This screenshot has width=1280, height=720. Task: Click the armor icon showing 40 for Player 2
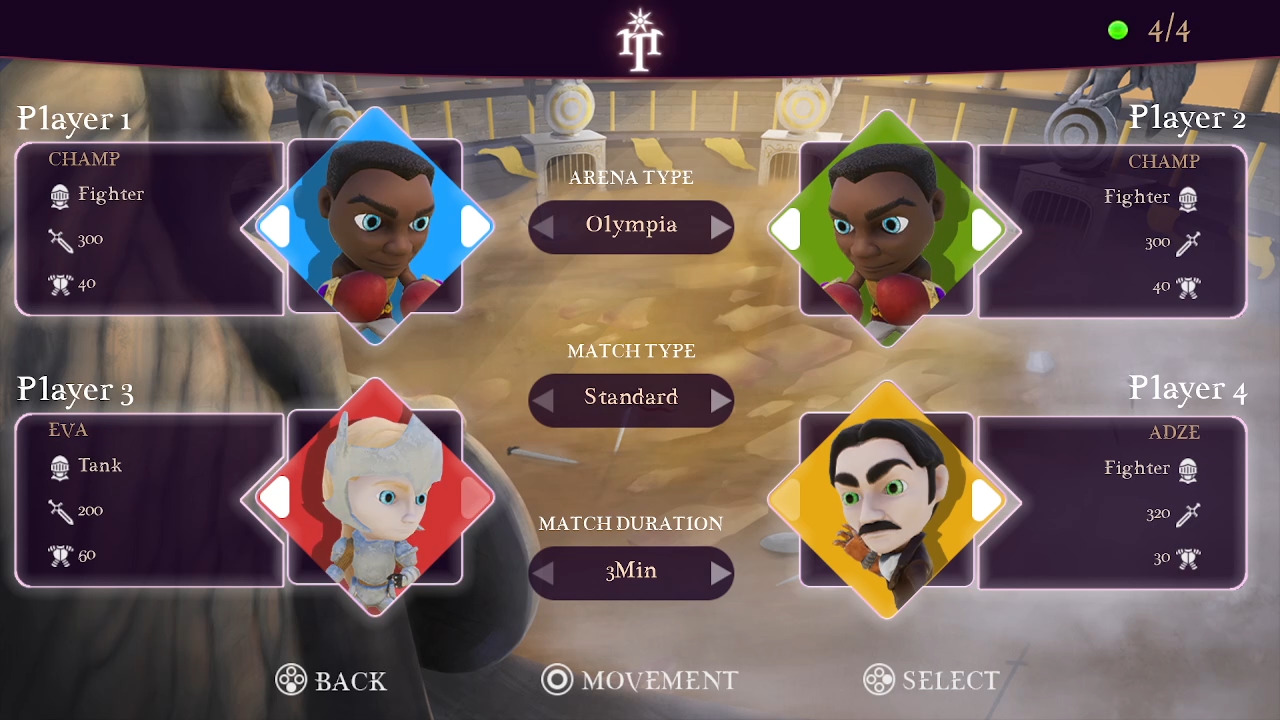[1189, 286]
